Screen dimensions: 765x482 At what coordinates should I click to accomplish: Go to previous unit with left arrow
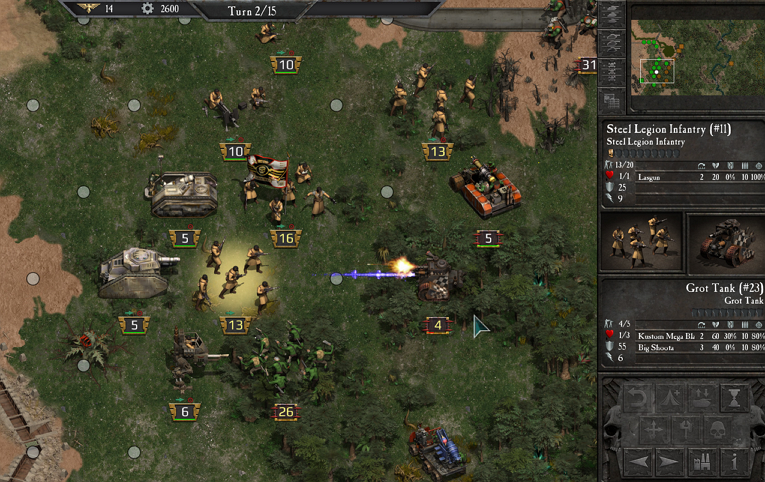point(637,462)
